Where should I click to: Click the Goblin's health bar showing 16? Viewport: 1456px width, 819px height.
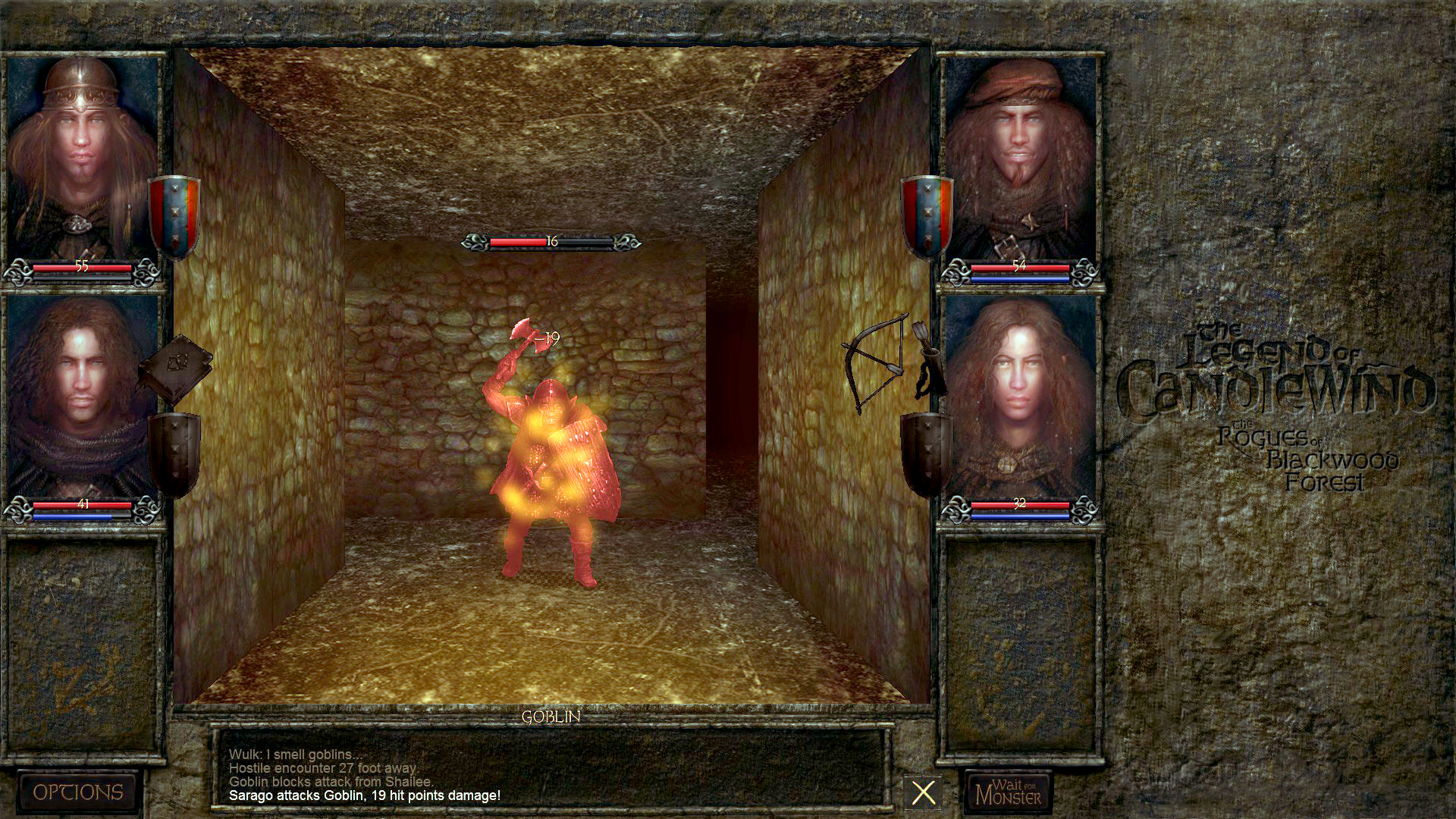[550, 241]
